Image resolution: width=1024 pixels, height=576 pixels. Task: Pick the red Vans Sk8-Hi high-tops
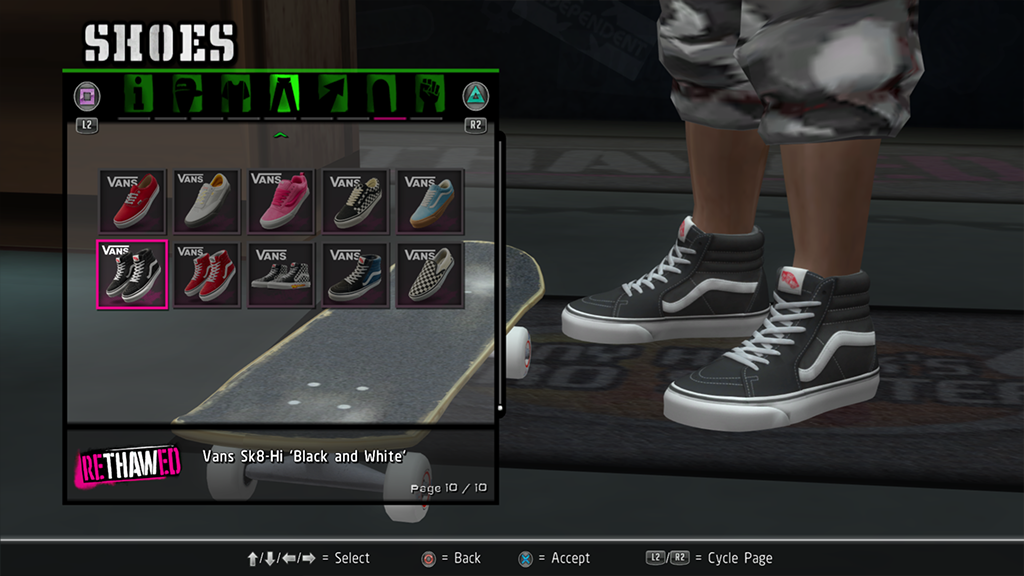click(x=206, y=275)
